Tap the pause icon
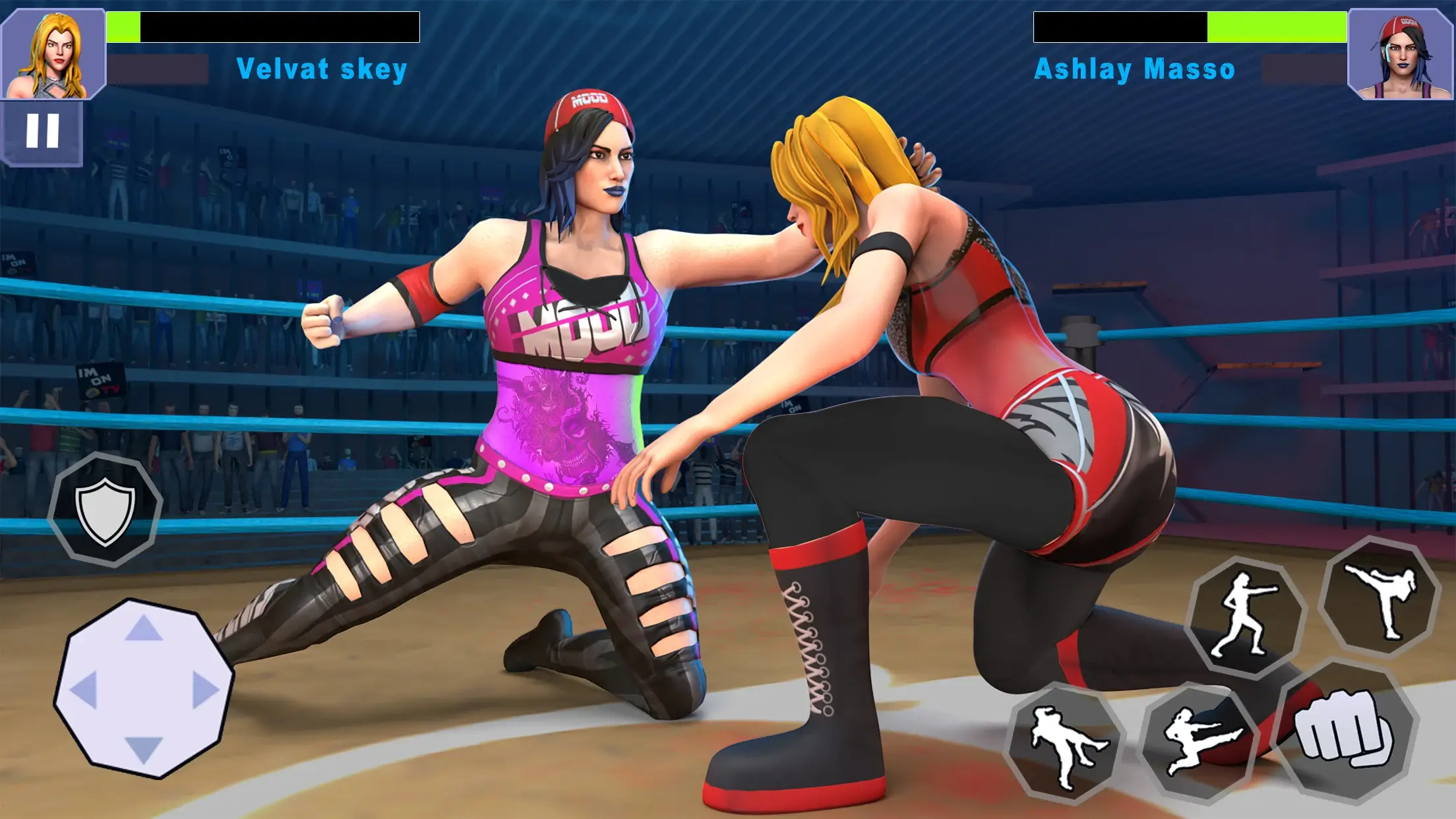 click(43, 130)
